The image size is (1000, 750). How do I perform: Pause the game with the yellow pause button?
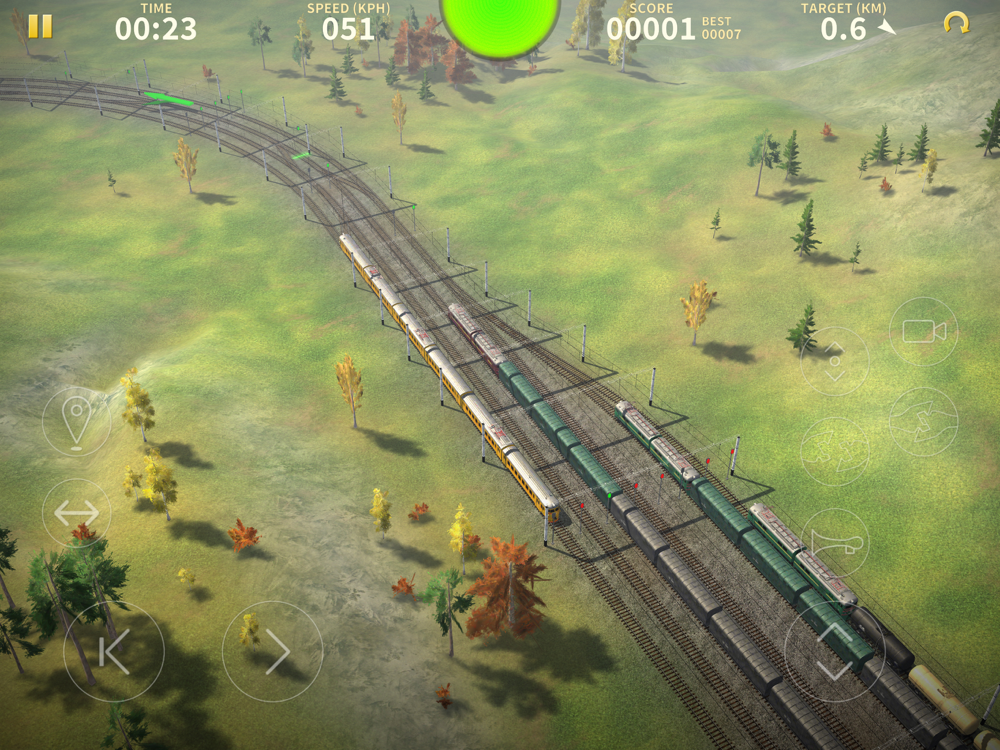pyautogui.click(x=40, y=27)
